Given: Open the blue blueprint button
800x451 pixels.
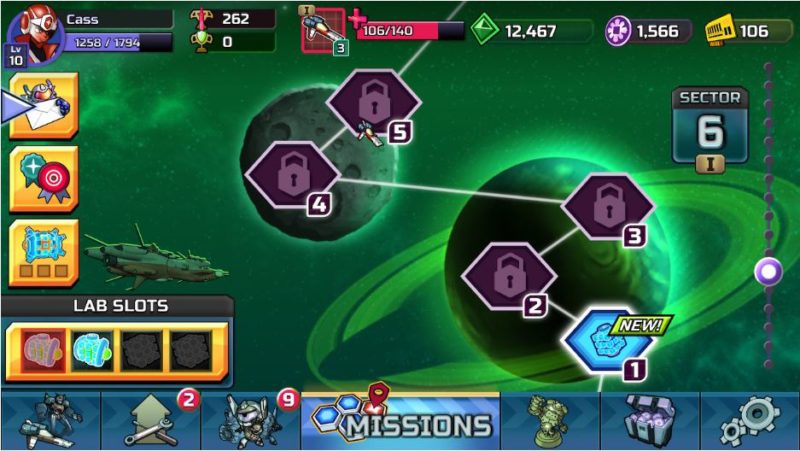Looking at the screenshot, I should pyautogui.click(x=43, y=252).
